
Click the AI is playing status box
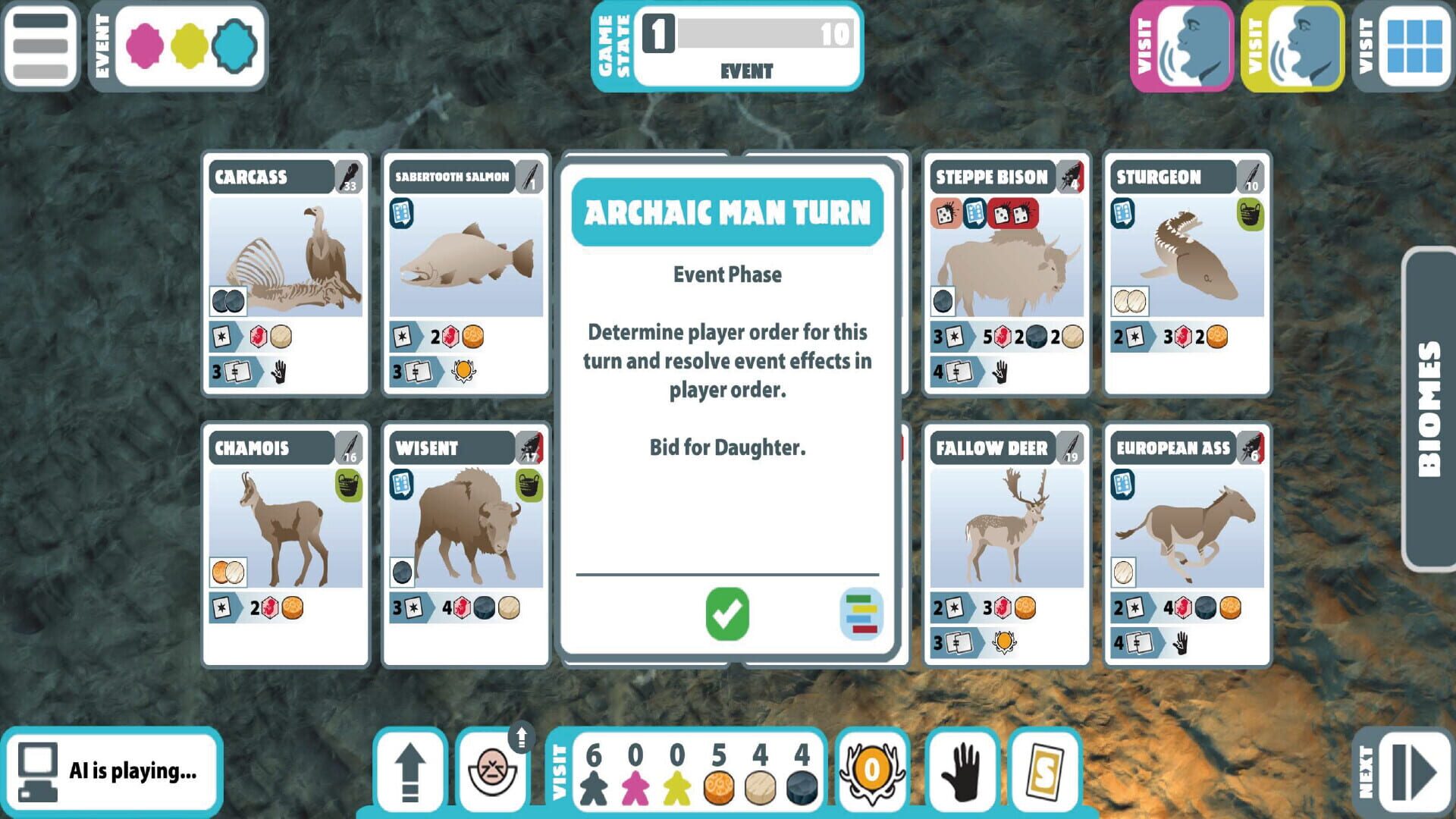coord(114,768)
